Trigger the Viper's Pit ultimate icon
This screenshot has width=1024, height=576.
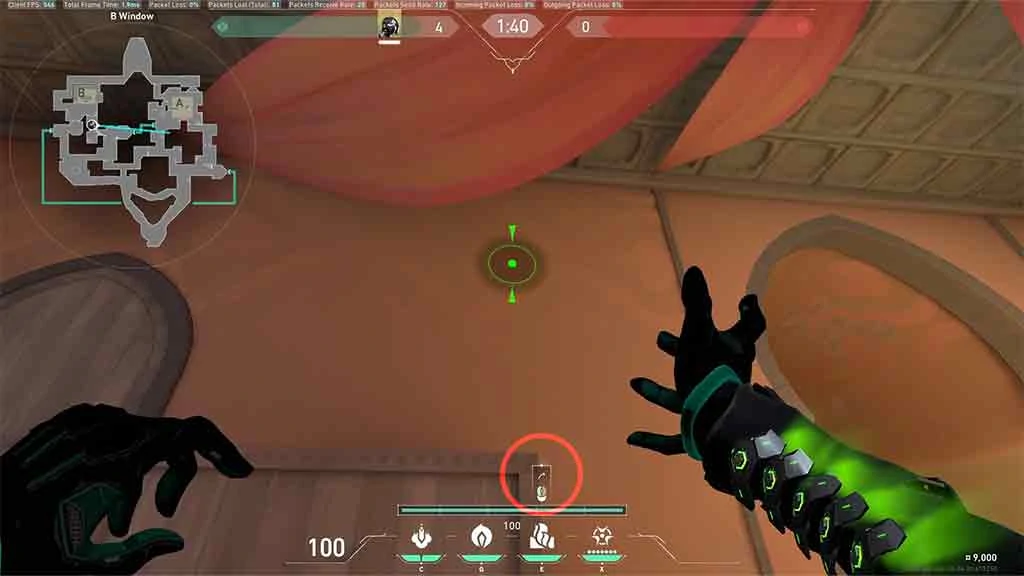pyautogui.click(x=602, y=538)
